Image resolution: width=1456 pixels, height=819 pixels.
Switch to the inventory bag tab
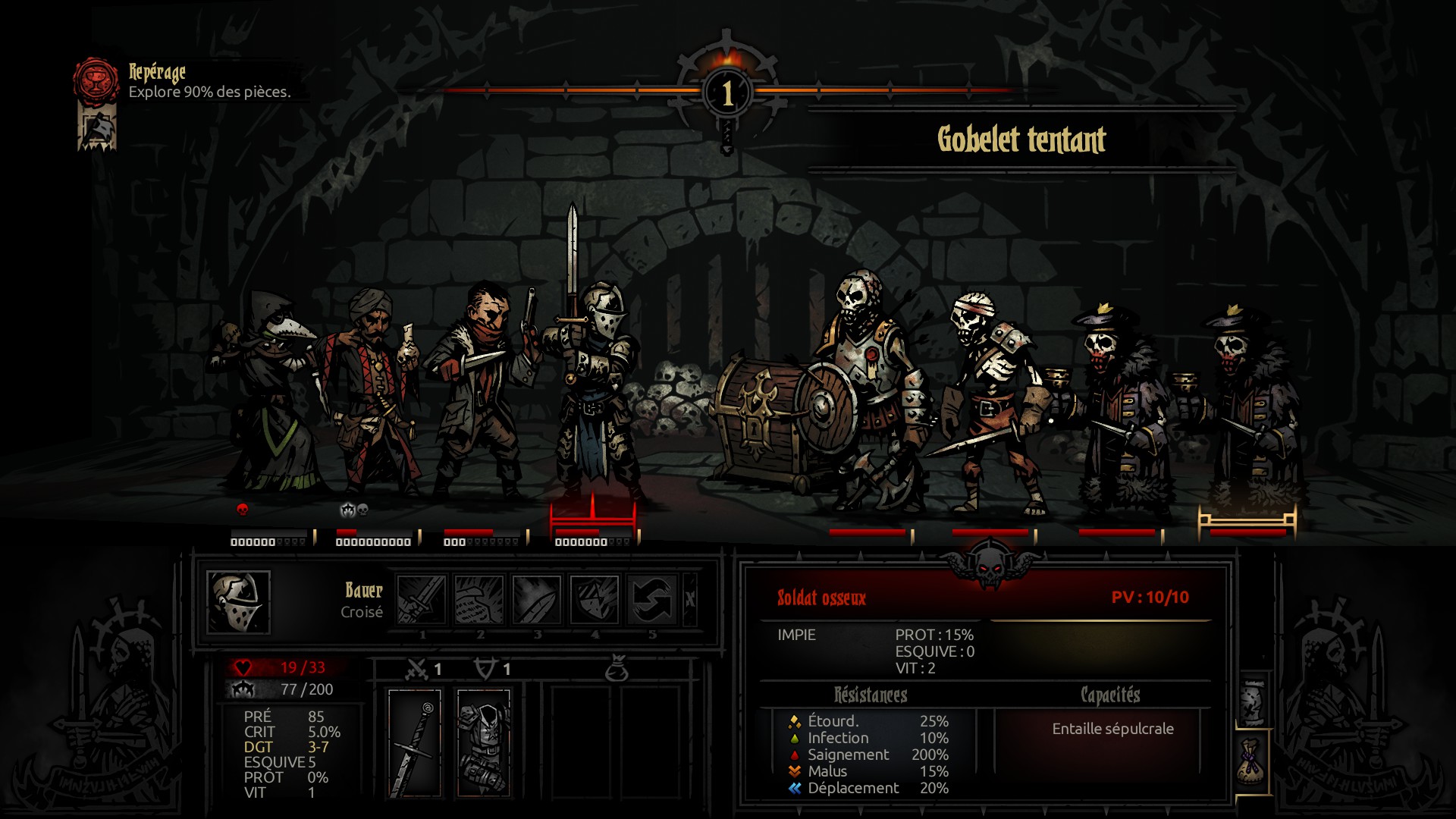[1252, 762]
